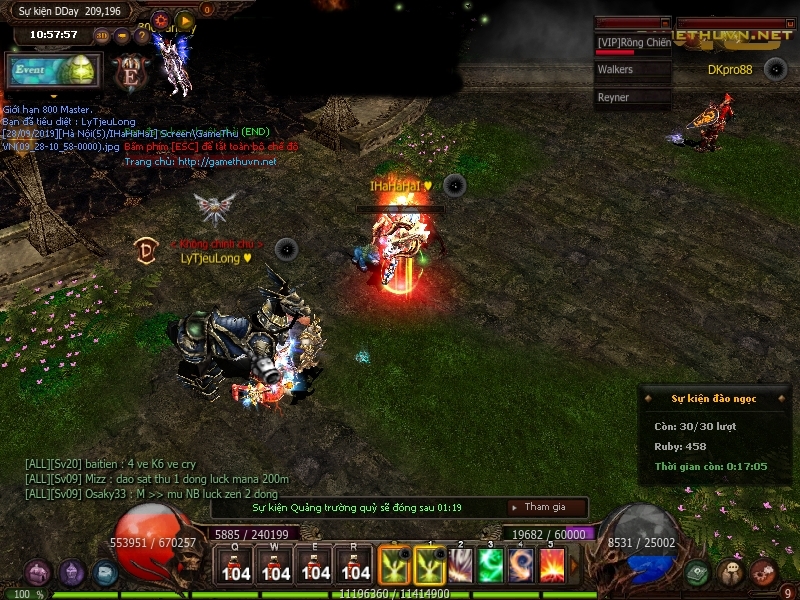Open the green book menu icon
800x600 pixels.
pos(699,572)
